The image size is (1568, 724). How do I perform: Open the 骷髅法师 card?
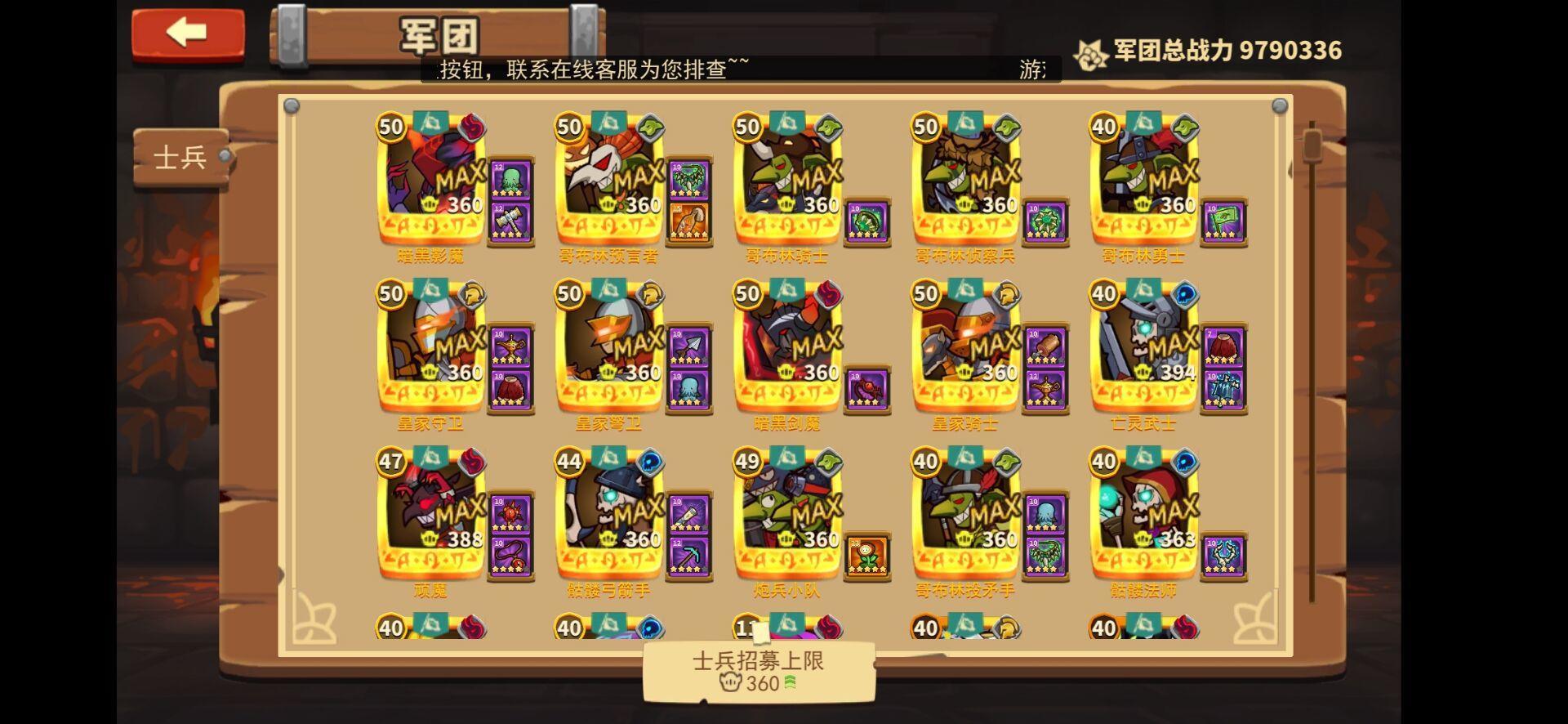point(1143,515)
